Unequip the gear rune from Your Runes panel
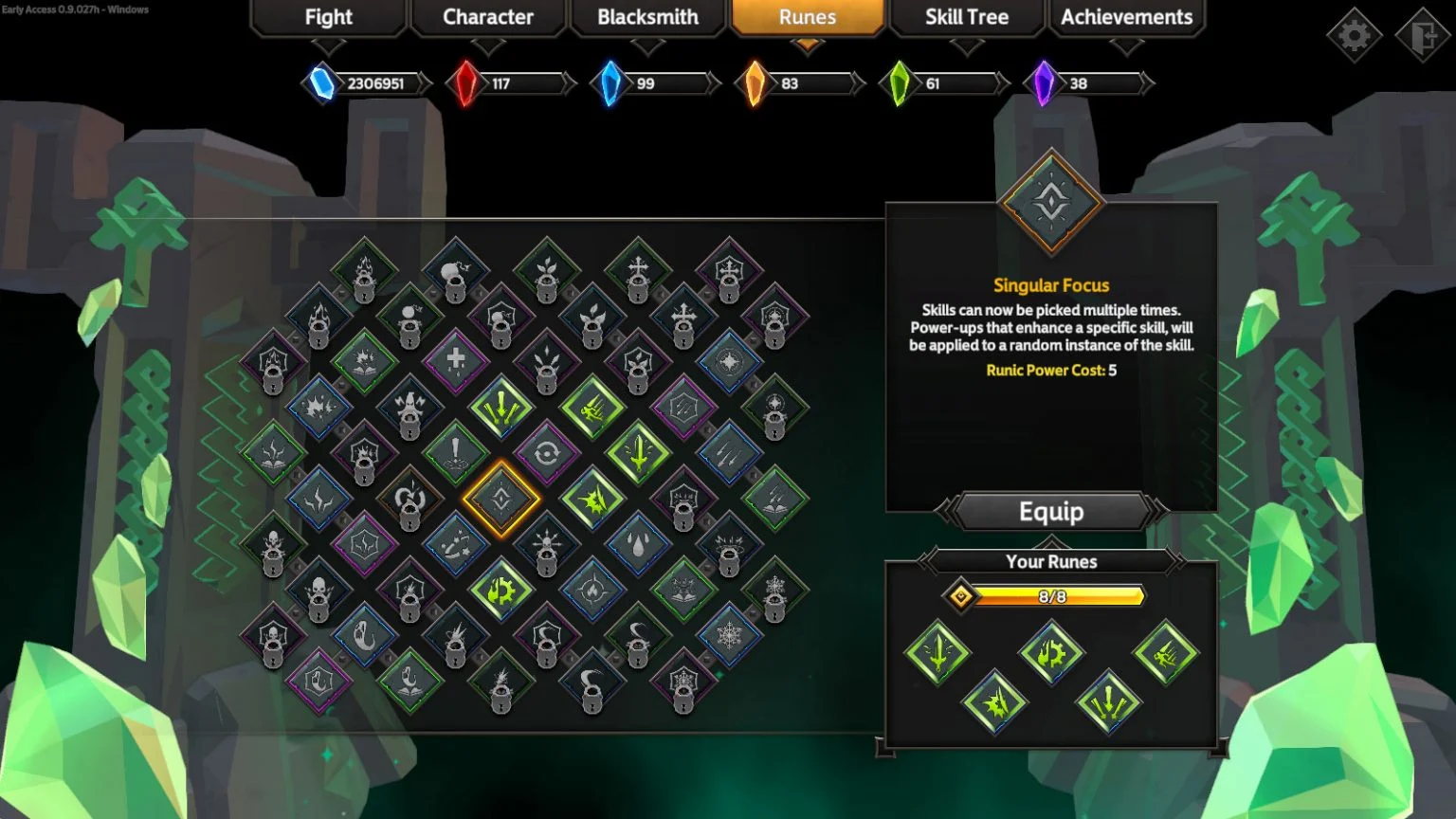1456x819 pixels. click(x=1051, y=651)
